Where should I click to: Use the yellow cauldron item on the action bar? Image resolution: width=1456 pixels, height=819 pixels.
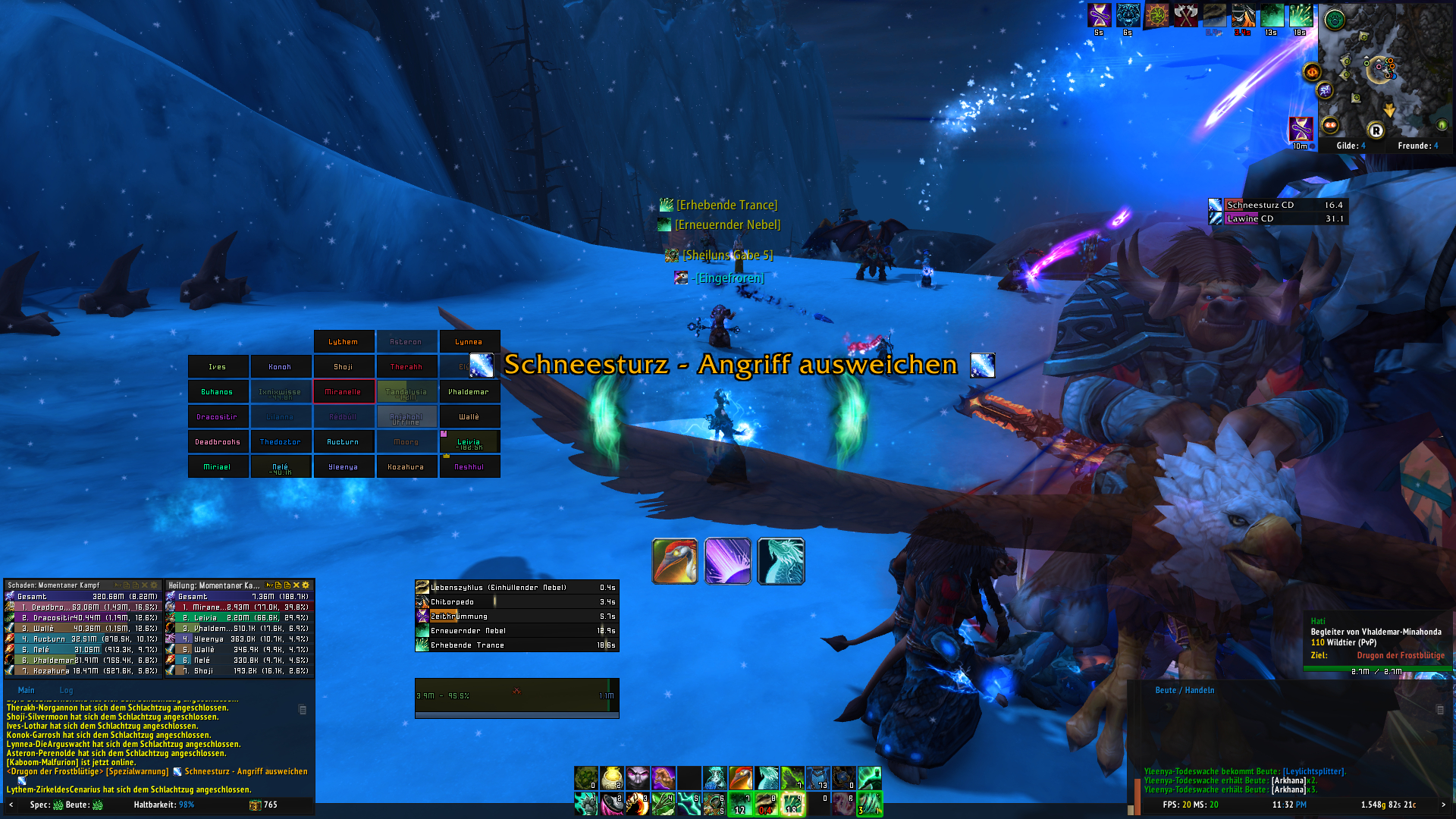pyautogui.click(x=611, y=778)
